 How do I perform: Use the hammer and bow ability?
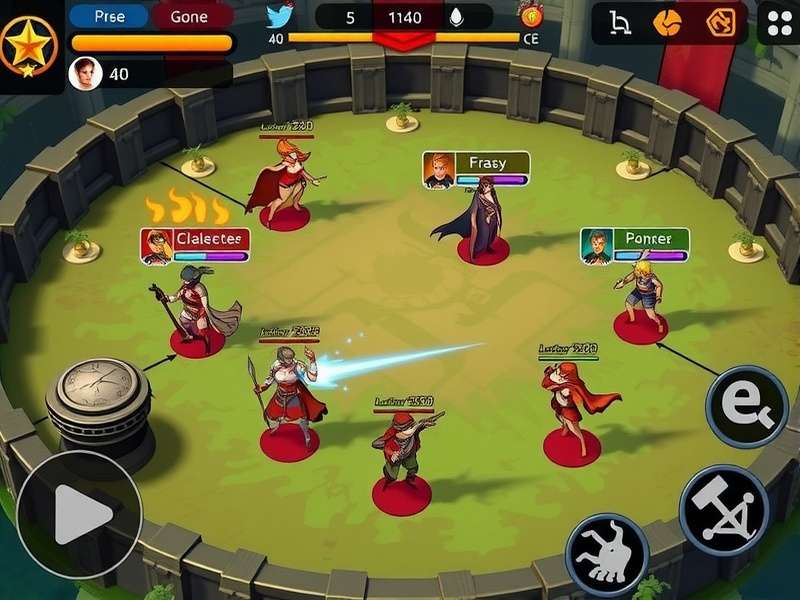pyautogui.click(x=724, y=510)
